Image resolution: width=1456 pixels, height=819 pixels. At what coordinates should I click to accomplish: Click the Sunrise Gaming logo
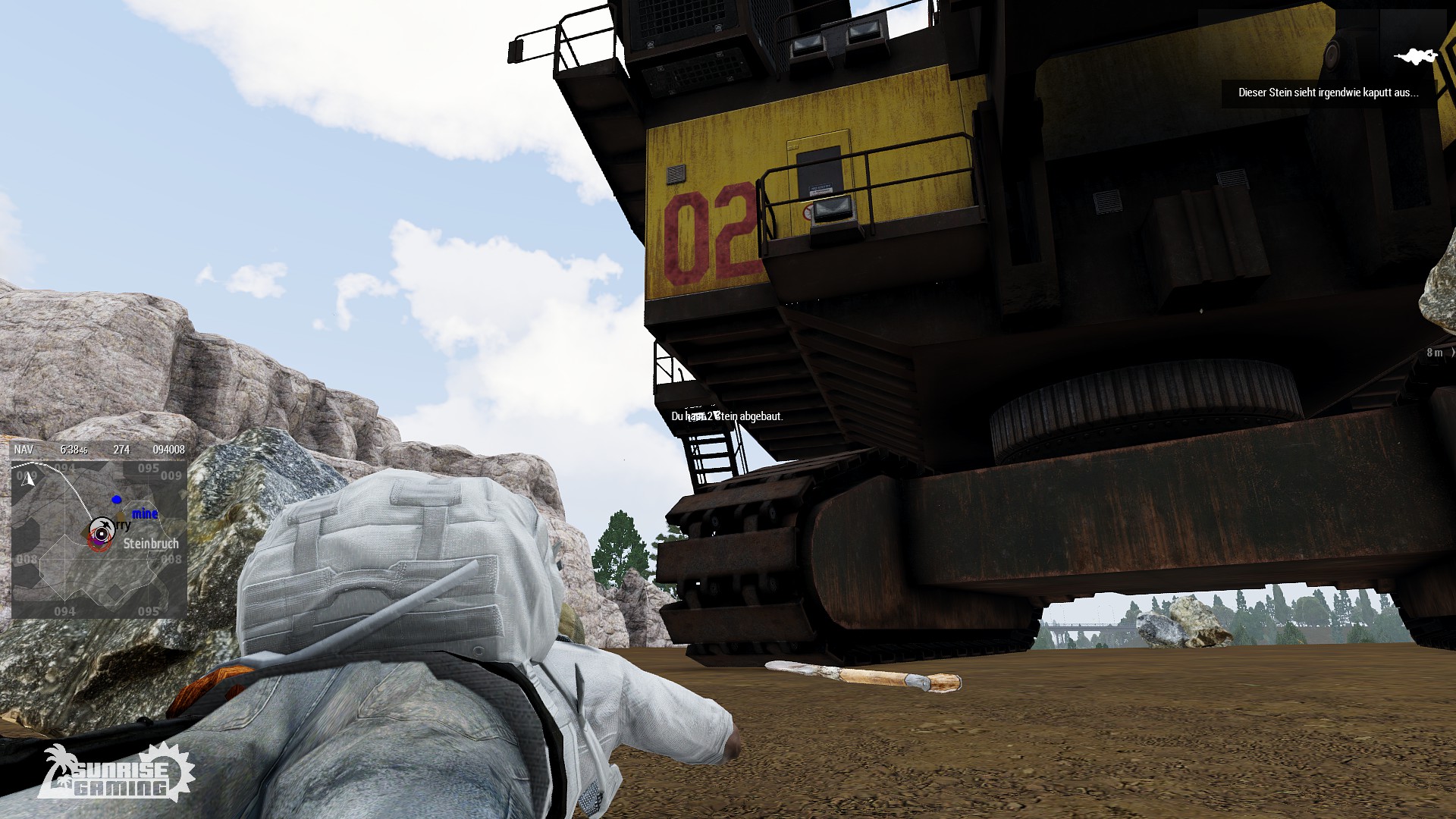coord(116,774)
